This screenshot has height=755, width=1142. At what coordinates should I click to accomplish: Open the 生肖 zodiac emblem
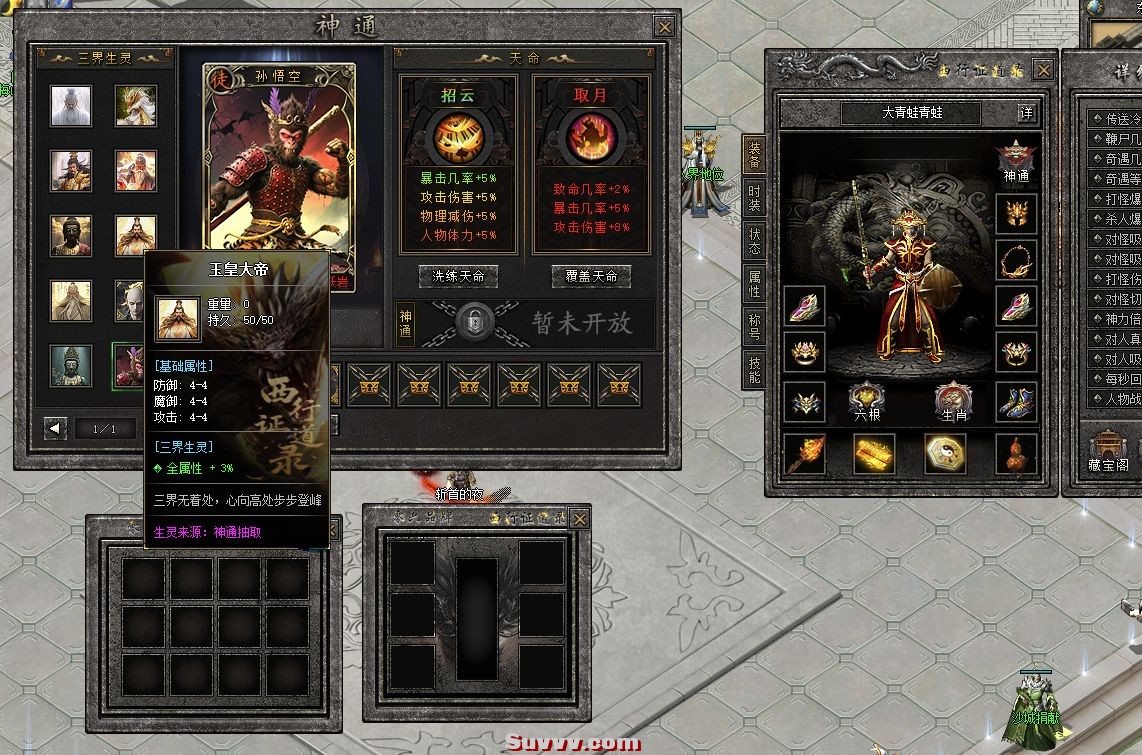coord(954,402)
